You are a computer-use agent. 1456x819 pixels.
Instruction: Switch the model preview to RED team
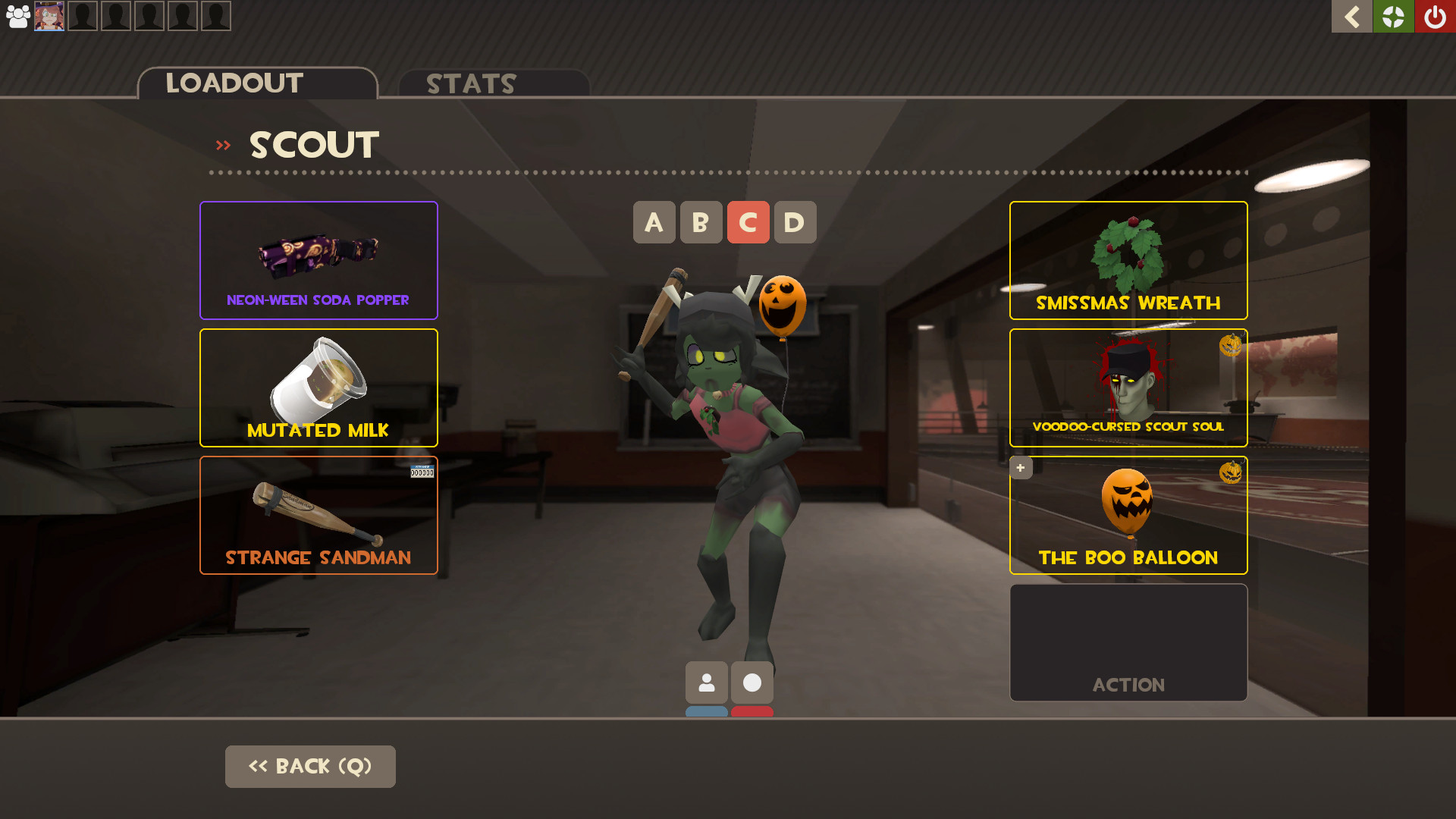point(752,711)
